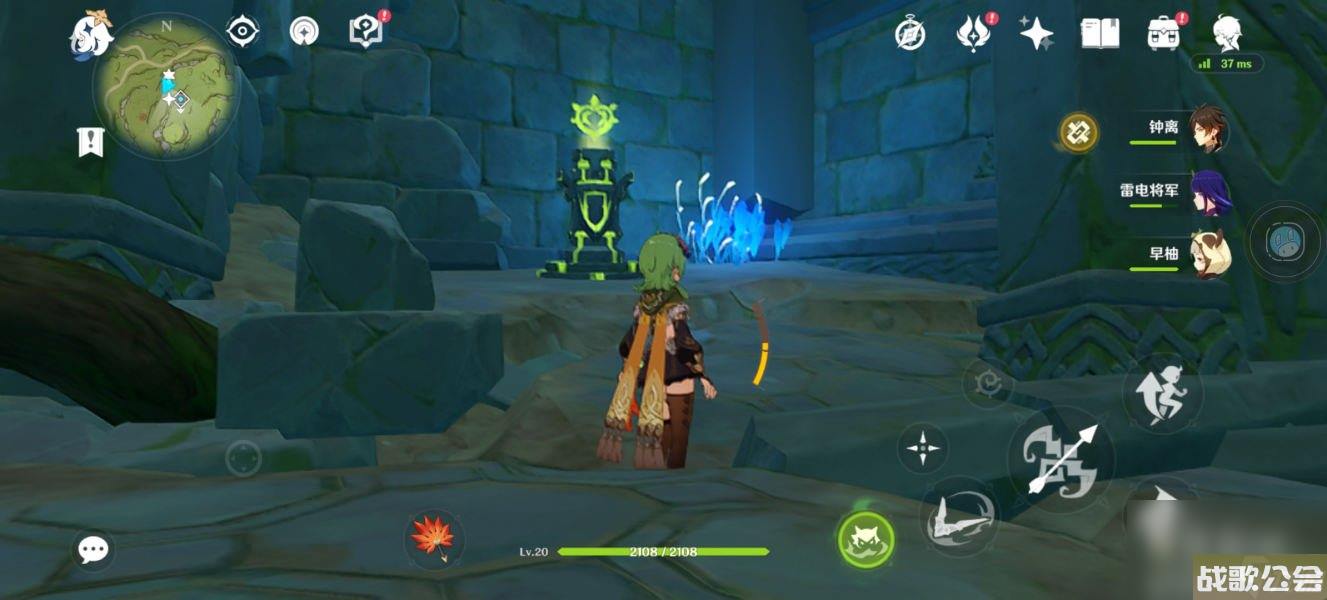Open the adventurer compass menu

click(909, 35)
